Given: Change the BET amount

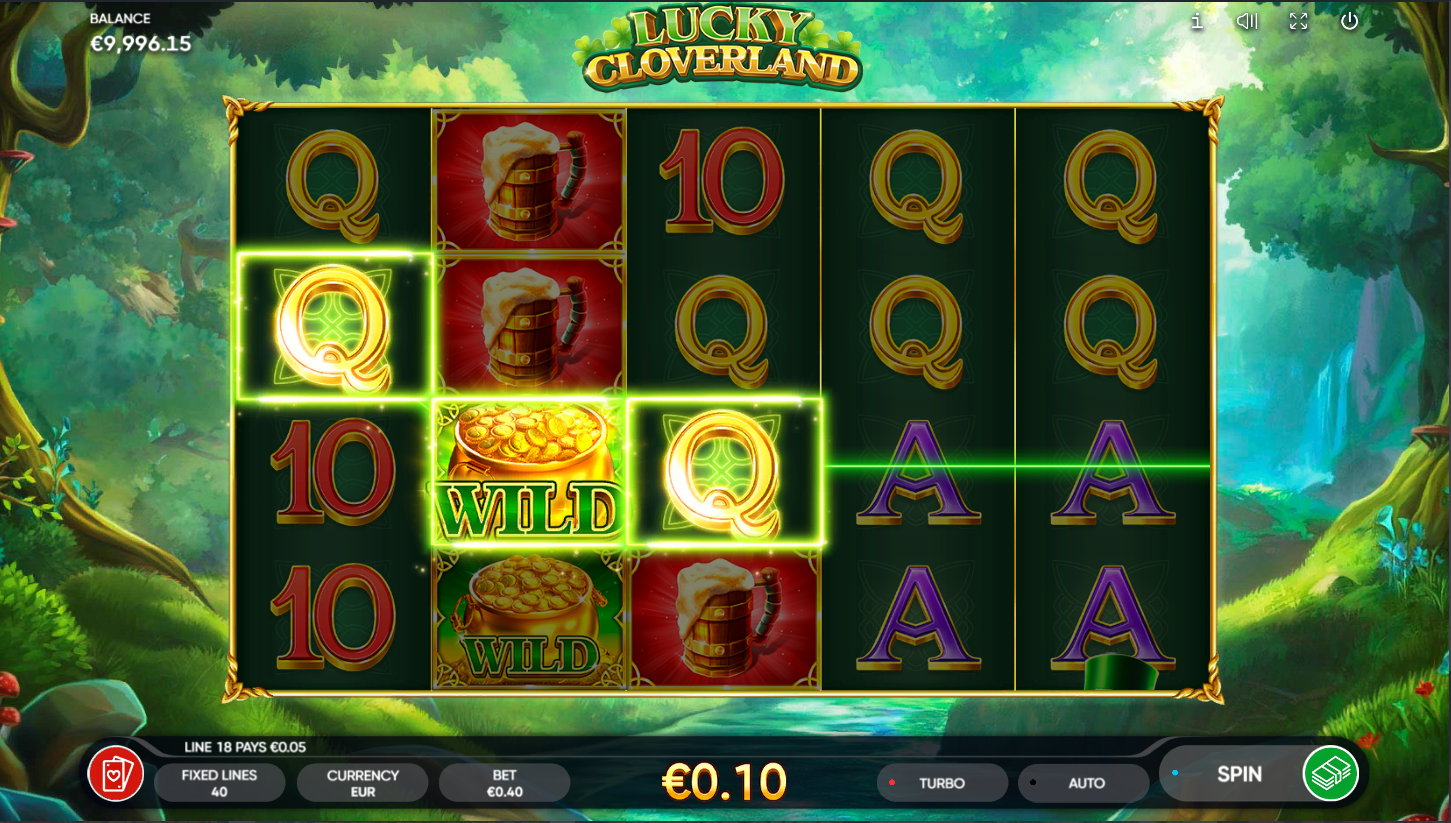Looking at the screenshot, I should point(504,783).
